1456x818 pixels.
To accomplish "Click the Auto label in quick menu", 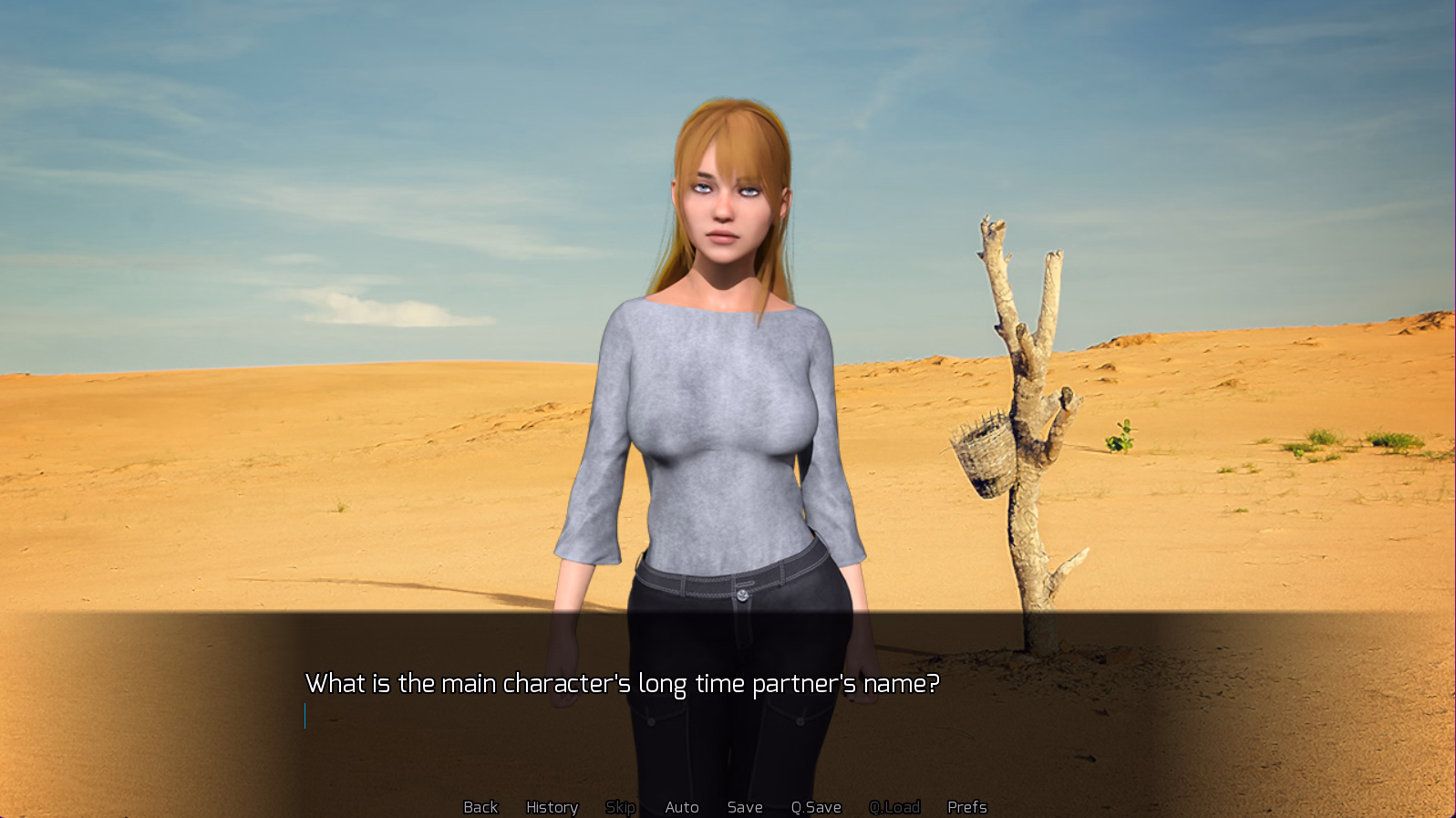I will click(682, 806).
